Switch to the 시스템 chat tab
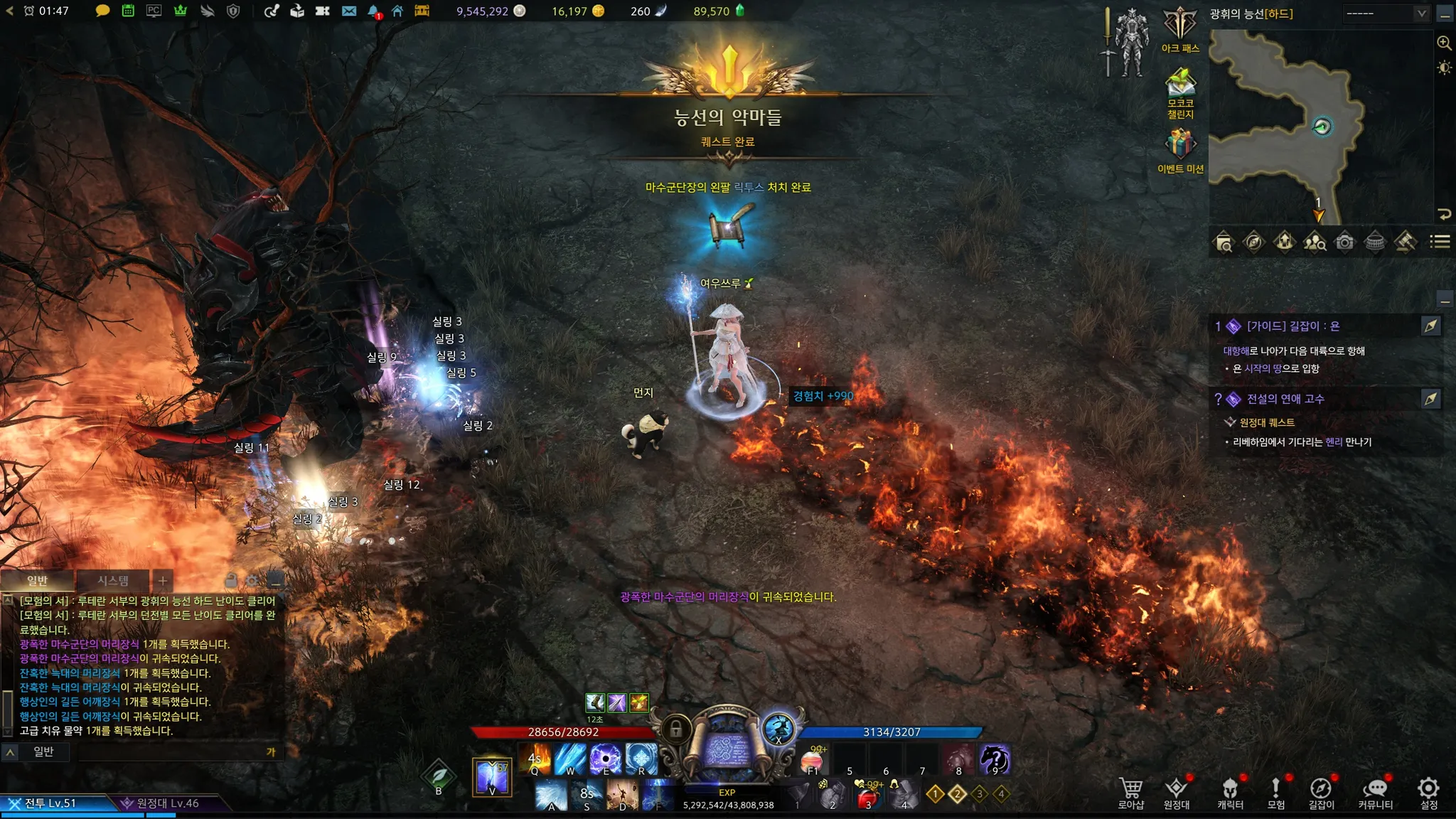The height and width of the screenshot is (819, 1456). [113, 581]
